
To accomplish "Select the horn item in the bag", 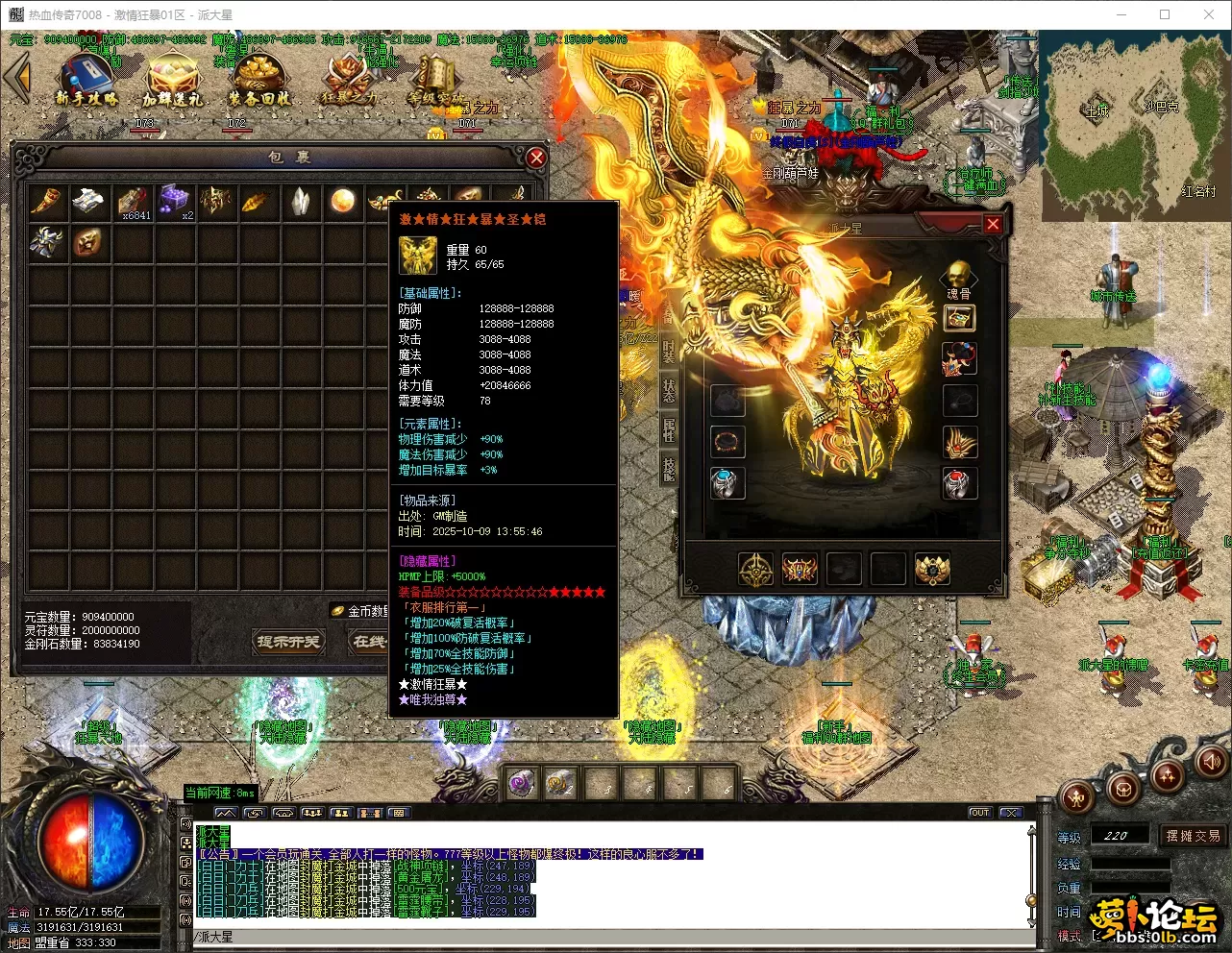I will [x=47, y=201].
